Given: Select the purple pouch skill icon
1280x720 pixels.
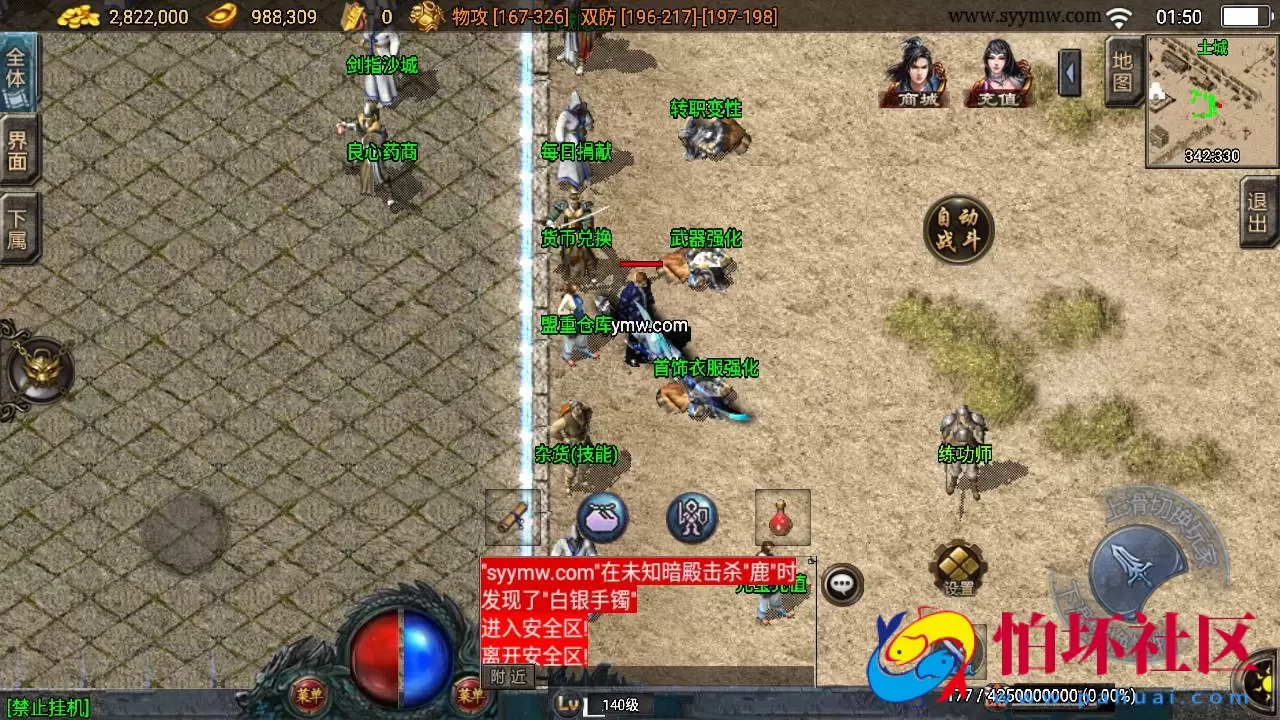Looking at the screenshot, I should 601,517.
